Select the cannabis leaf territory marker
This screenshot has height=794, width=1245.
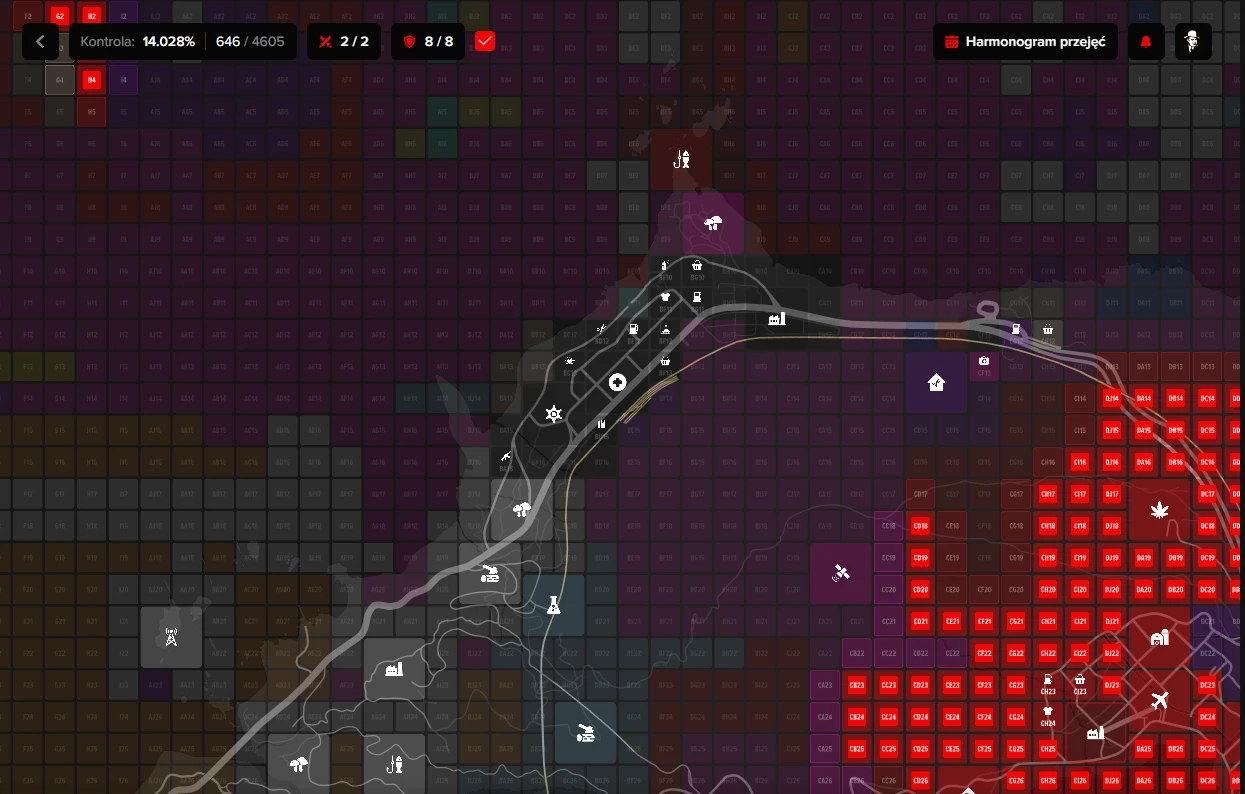tap(1160, 511)
